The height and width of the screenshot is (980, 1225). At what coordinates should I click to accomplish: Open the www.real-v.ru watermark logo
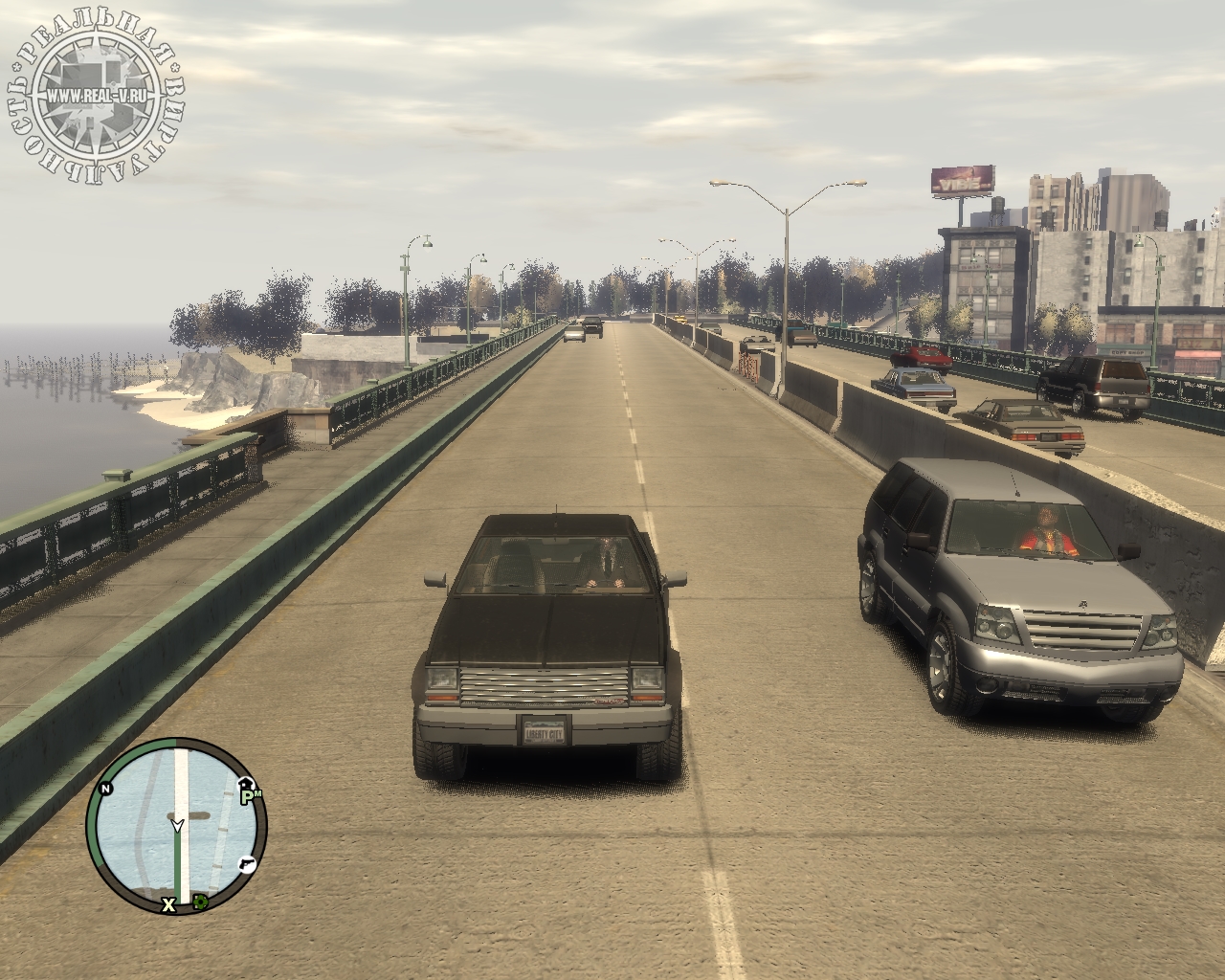click(98, 95)
